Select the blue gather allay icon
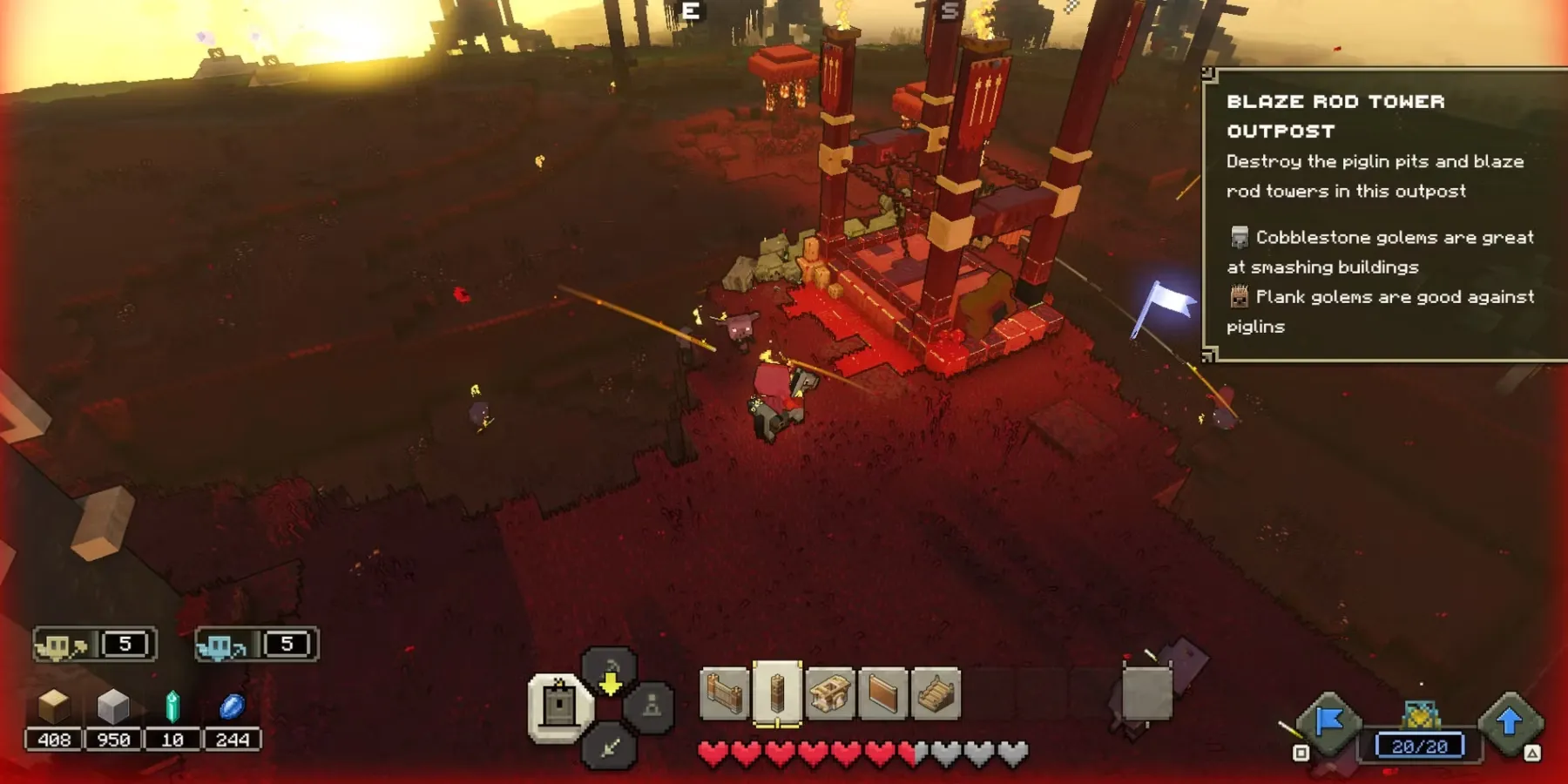Viewport: 1568px width, 784px height. click(222, 645)
